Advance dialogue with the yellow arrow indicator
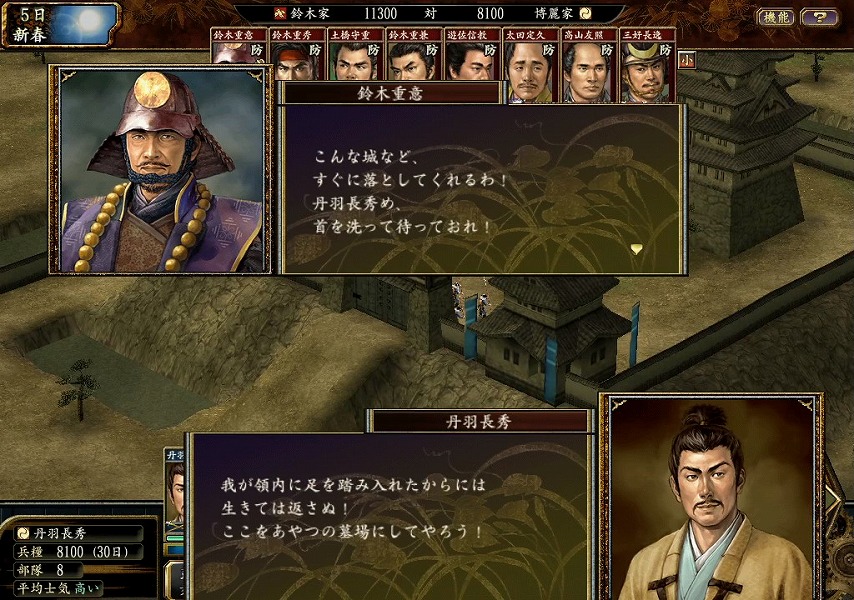854x600 pixels. pos(636,247)
